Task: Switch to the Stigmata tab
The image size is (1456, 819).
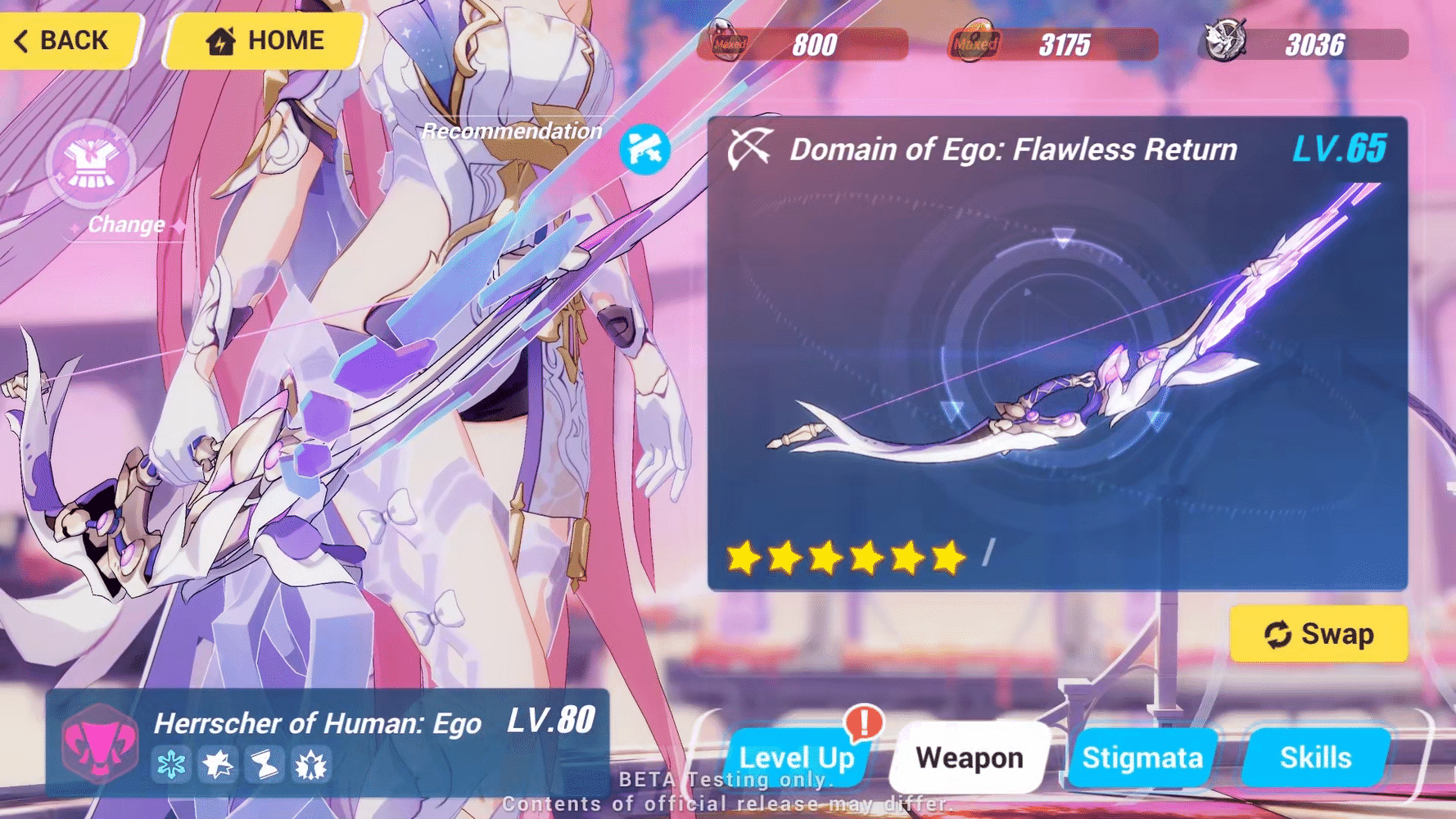Action: click(x=1142, y=758)
